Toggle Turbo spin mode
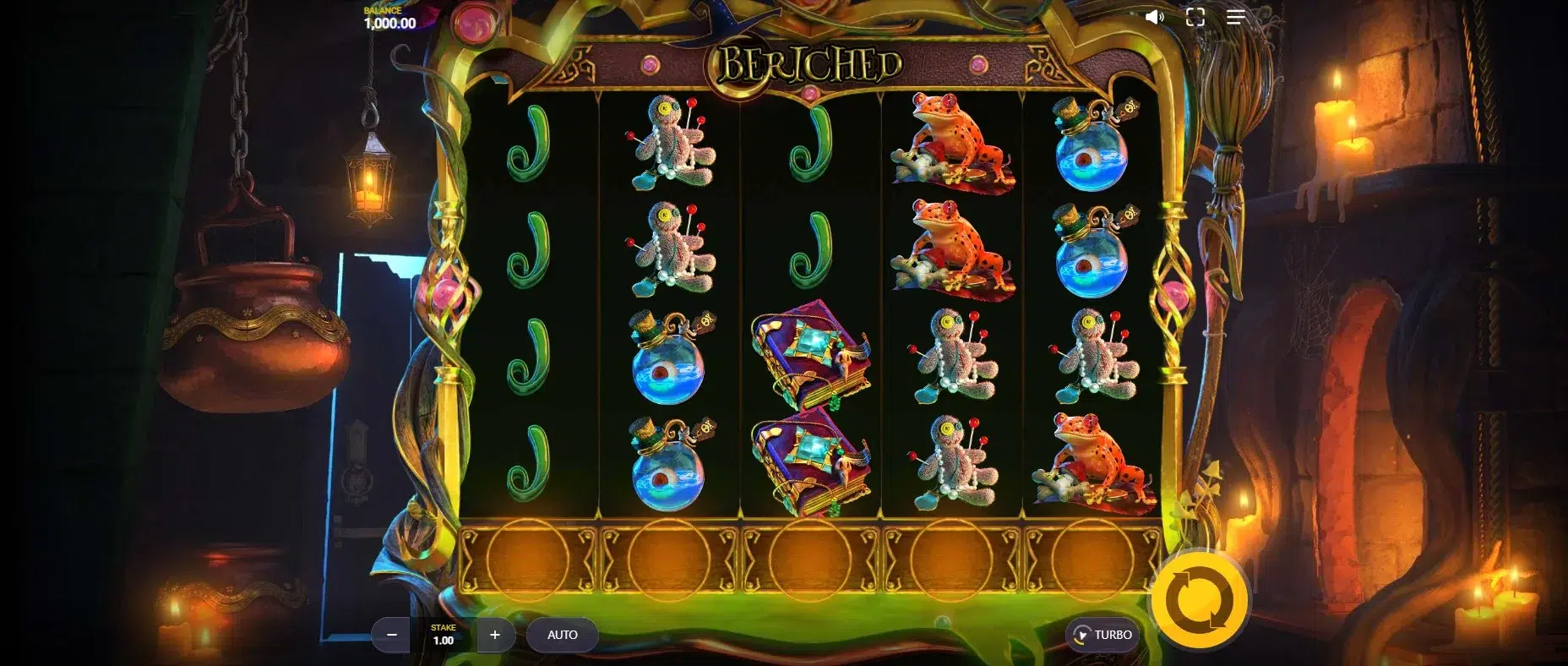 [1102, 635]
